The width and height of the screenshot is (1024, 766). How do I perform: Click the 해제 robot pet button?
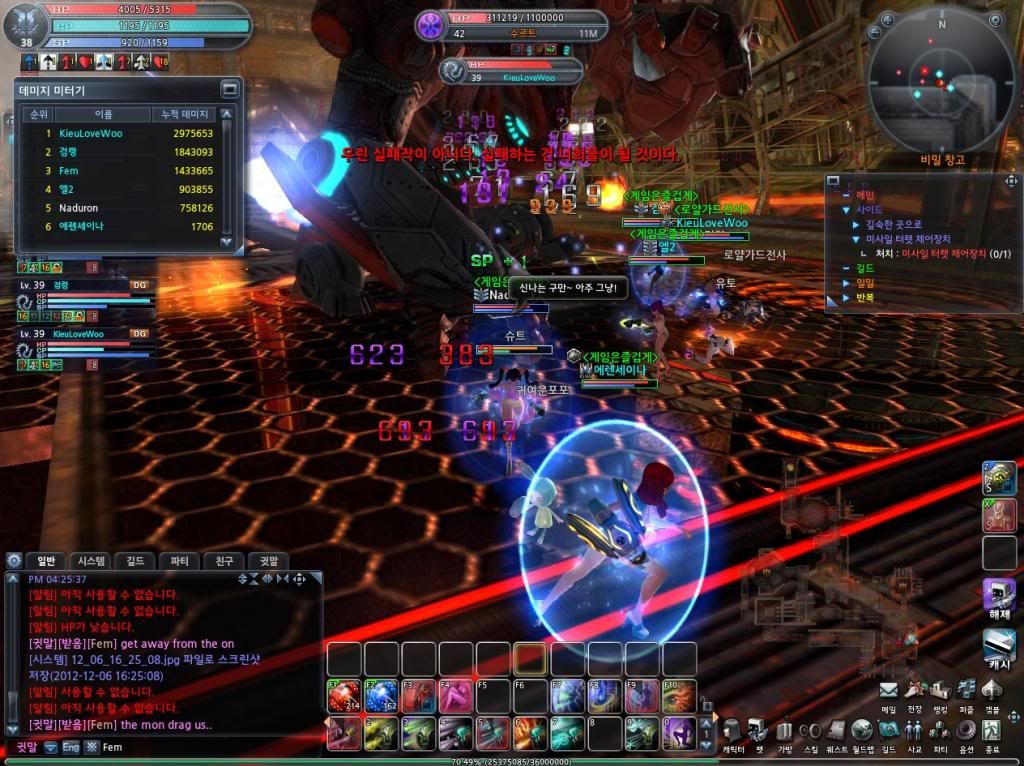(1000, 596)
